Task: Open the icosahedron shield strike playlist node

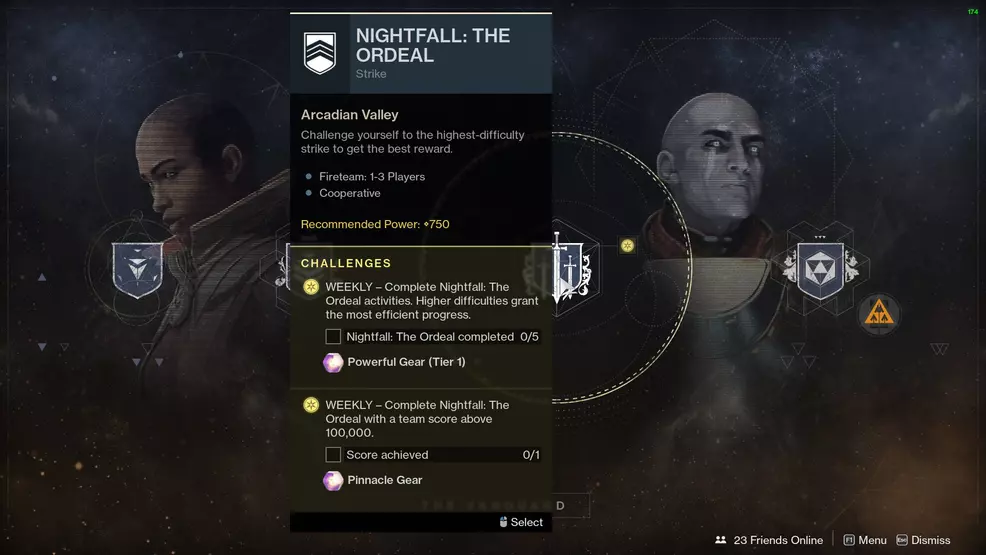Action: coord(819,270)
